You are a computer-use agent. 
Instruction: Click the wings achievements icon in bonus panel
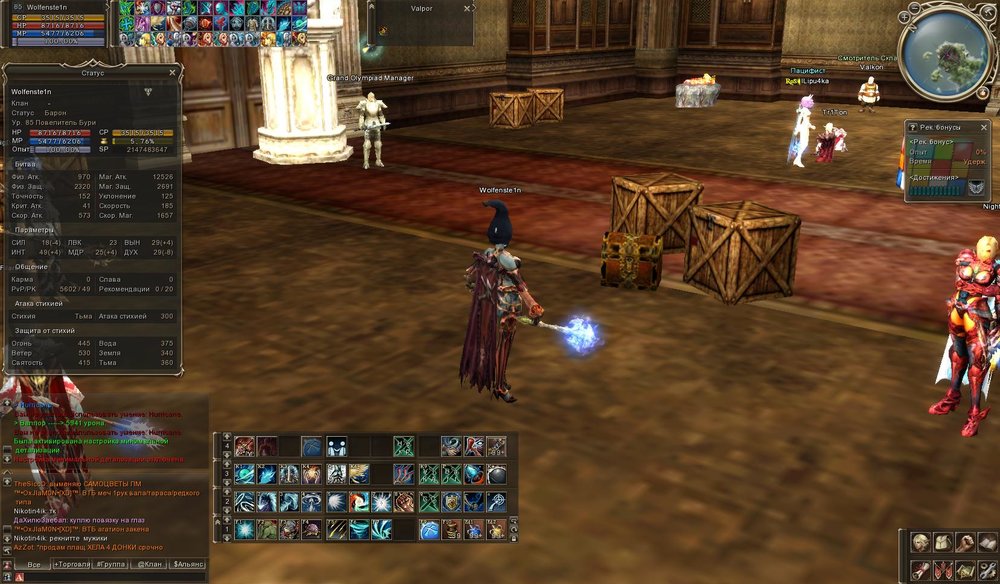tap(976, 186)
